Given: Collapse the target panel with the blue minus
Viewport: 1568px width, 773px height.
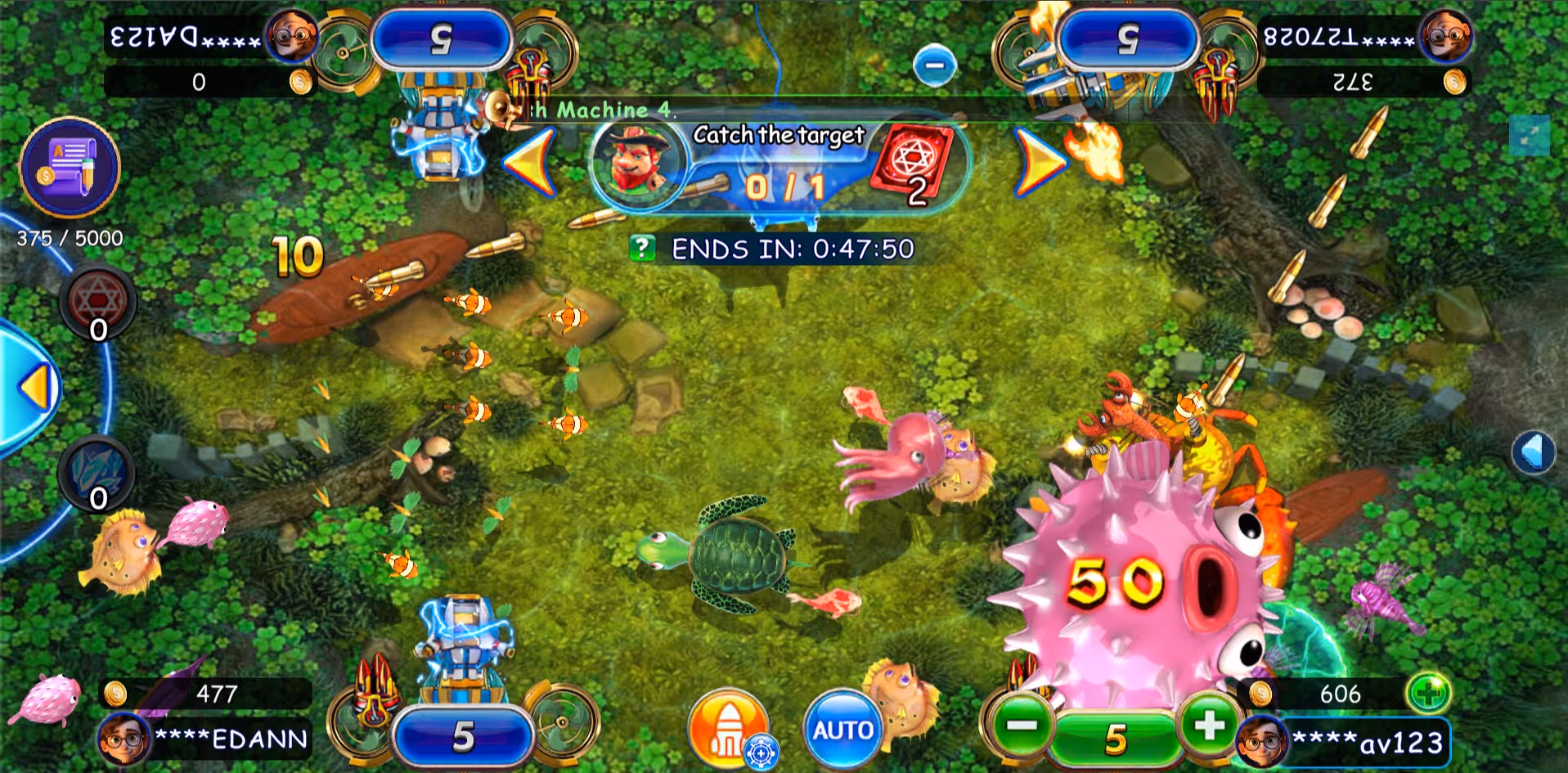Looking at the screenshot, I should pyautogui.click(x=934, y=65).
